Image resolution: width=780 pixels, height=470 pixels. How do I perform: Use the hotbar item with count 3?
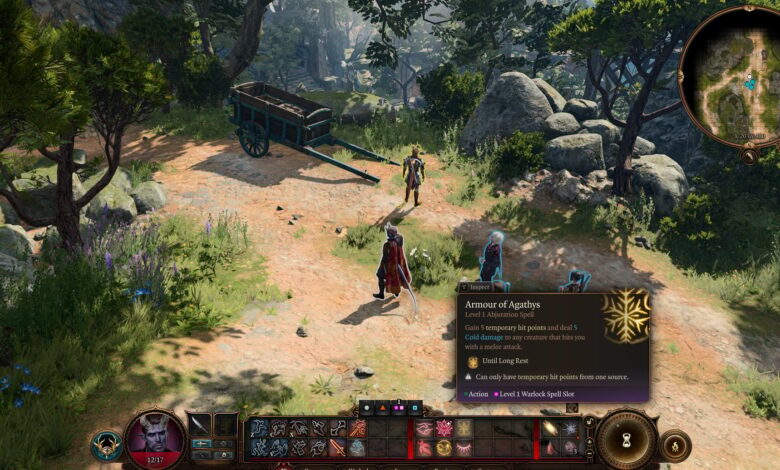point(570,447)
